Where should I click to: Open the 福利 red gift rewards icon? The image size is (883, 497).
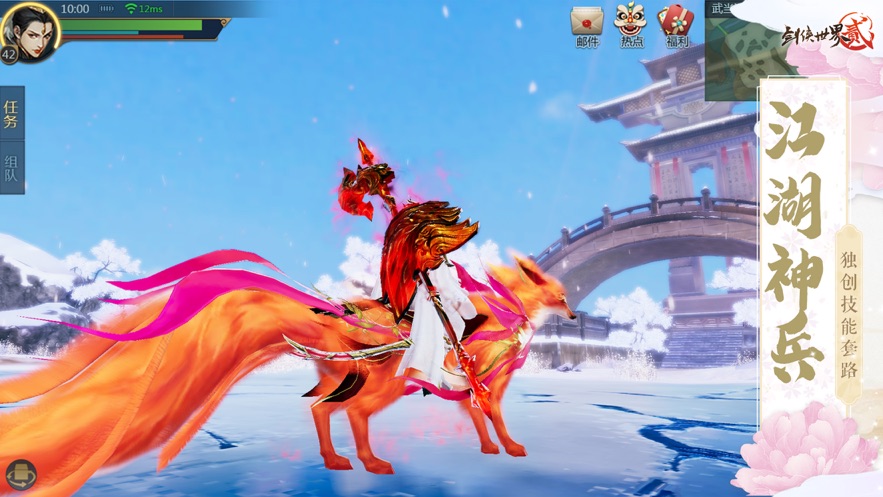tap(676, 22)
